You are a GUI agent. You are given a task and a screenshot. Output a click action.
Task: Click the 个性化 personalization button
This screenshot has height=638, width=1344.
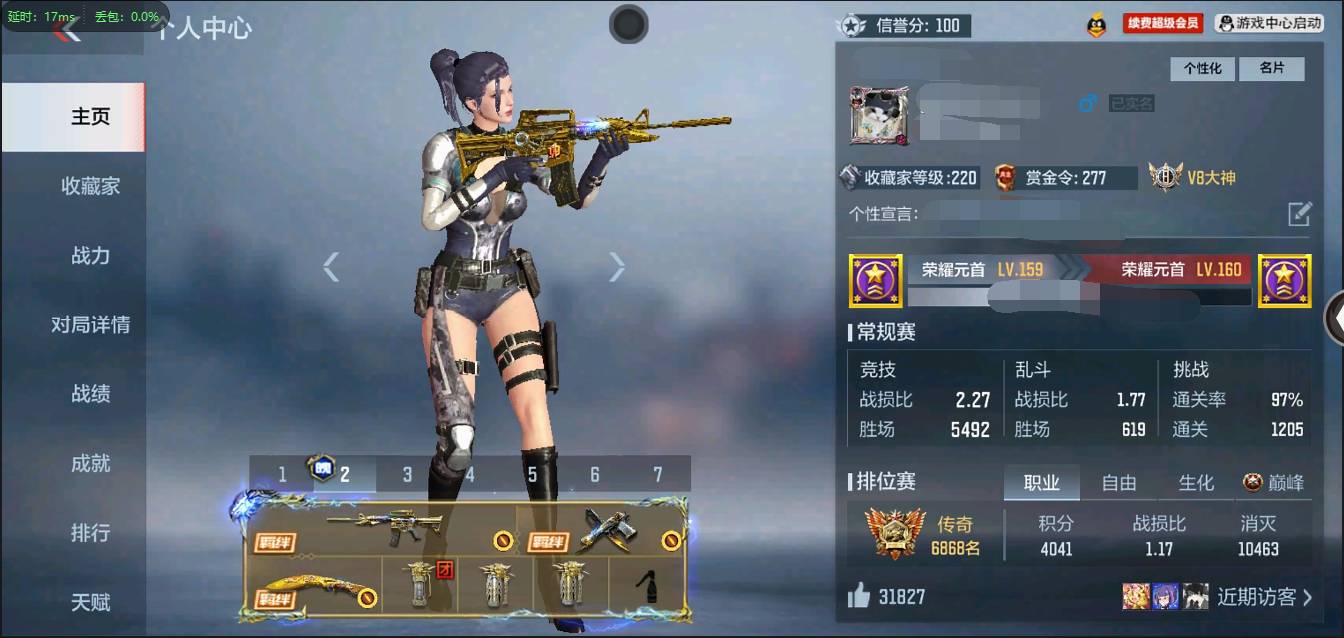(1203, 68)
